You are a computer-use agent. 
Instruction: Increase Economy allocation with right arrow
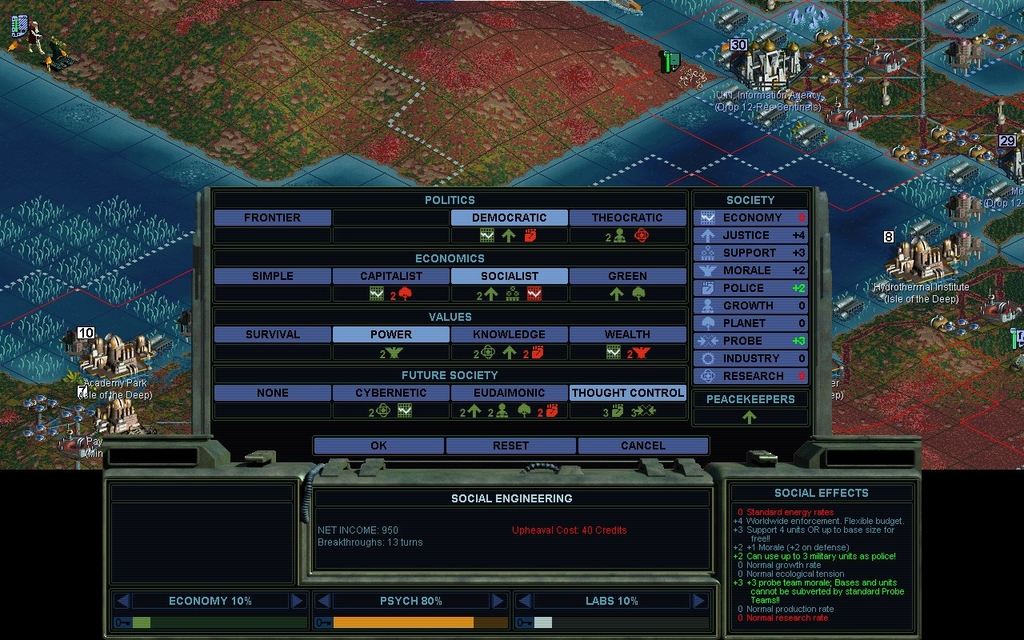pyautogui.click(x=297, y=601)
